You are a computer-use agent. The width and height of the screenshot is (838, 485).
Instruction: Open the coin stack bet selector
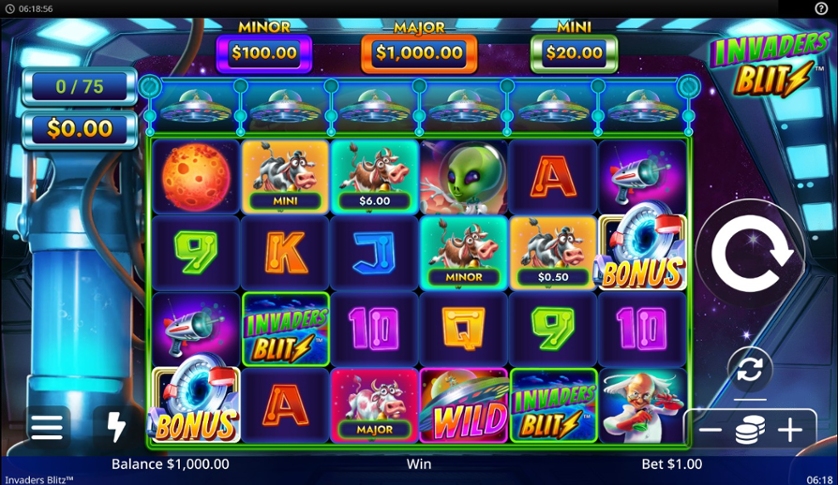[750, 431]
